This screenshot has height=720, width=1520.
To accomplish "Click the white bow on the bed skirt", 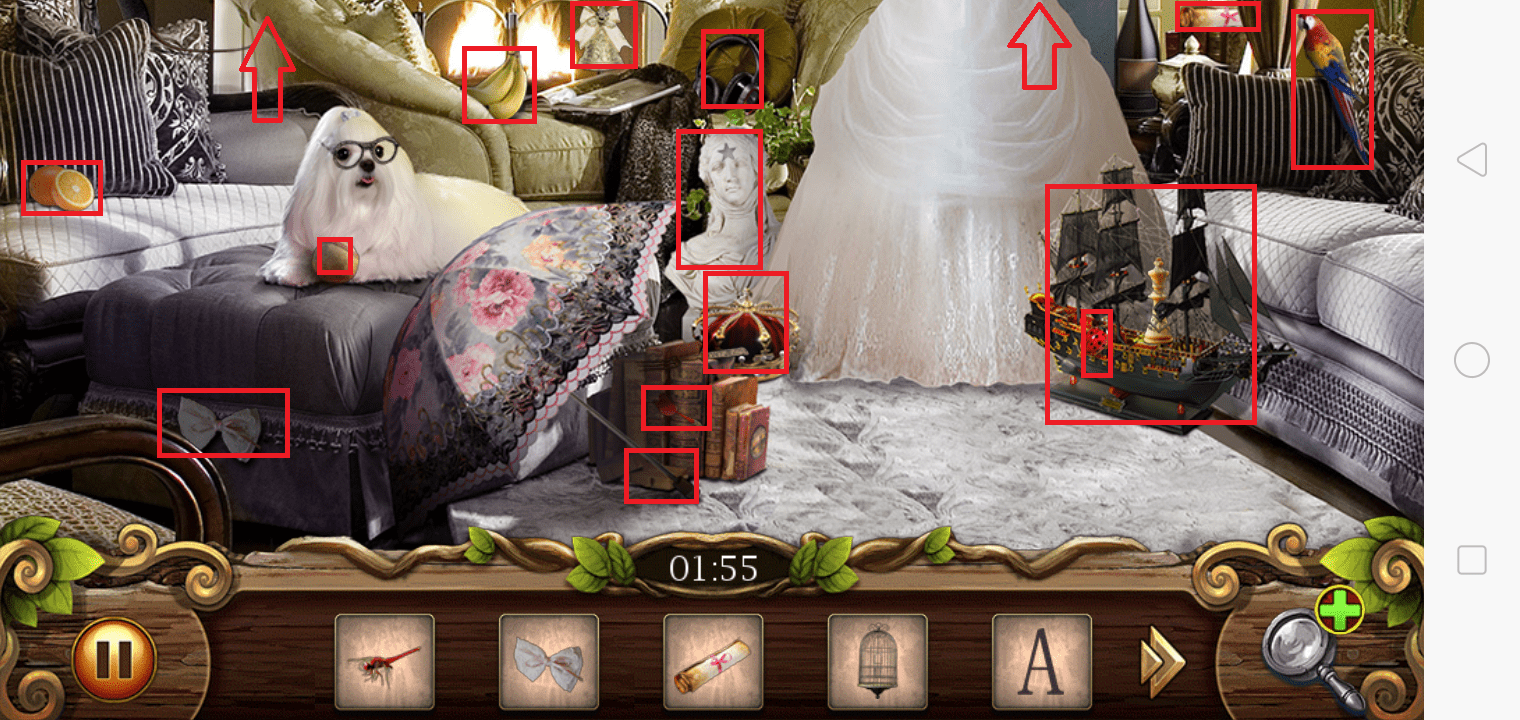I will (223, 423).
